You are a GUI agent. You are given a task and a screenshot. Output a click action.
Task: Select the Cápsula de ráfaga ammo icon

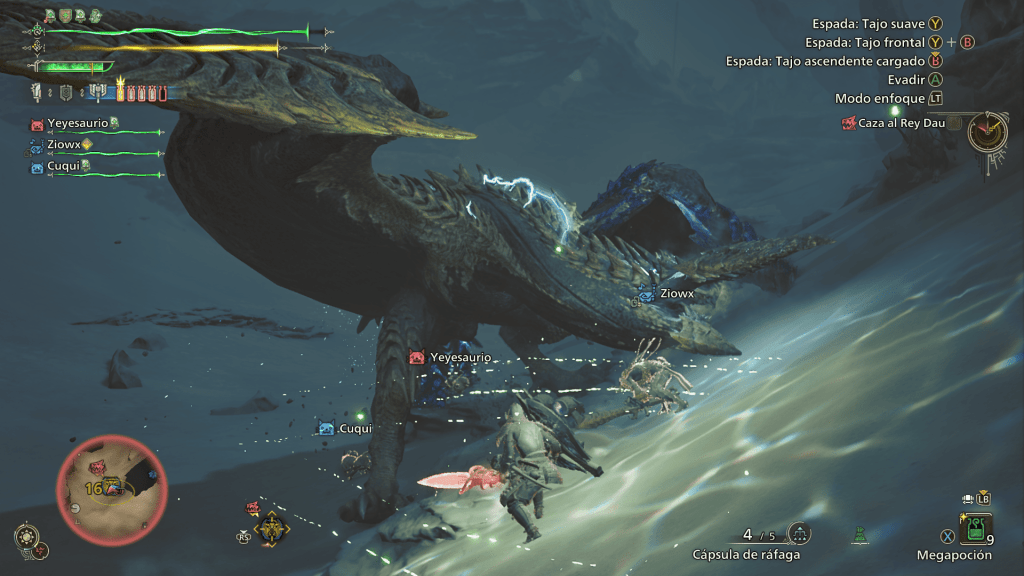(800, 534)
